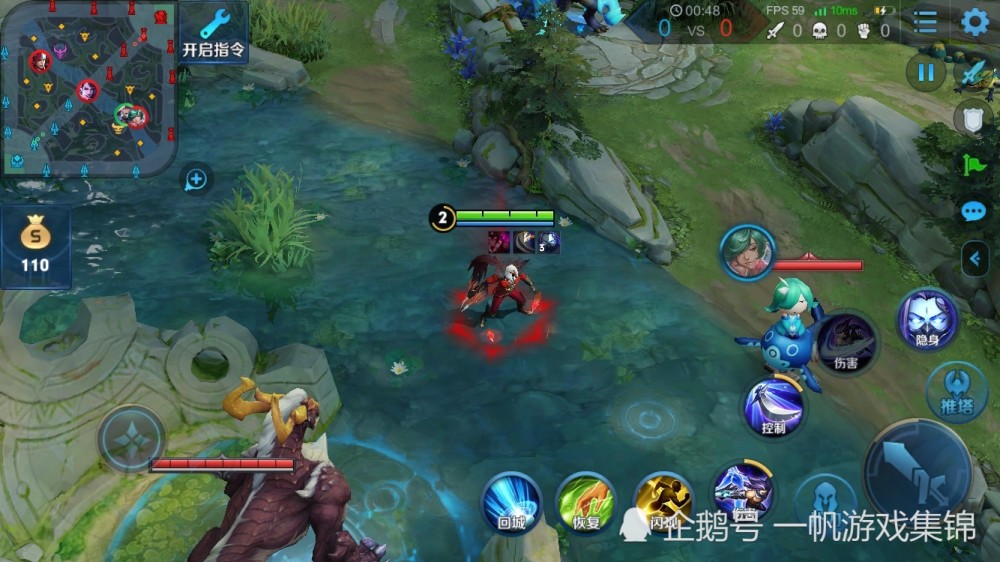
Task: Activate the 伤害 skill
Action: [846, 343]
